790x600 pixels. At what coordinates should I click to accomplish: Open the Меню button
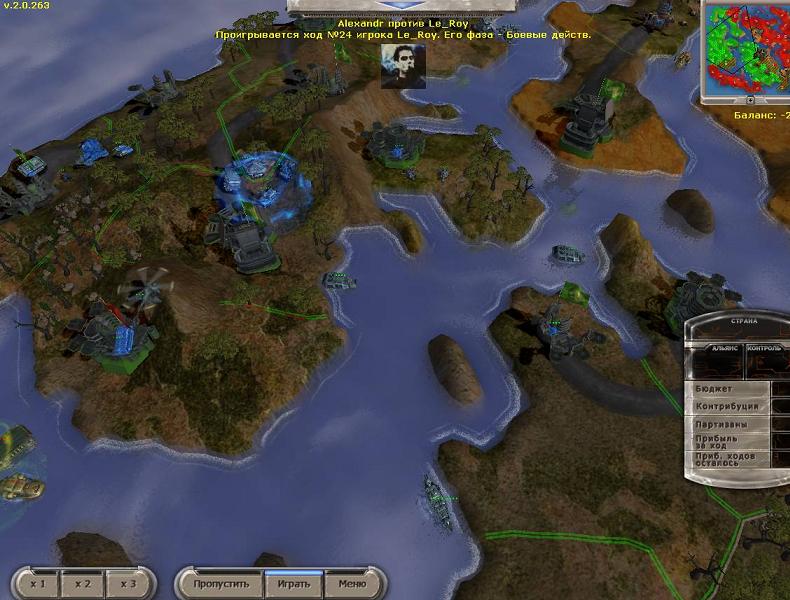point(351,583)
